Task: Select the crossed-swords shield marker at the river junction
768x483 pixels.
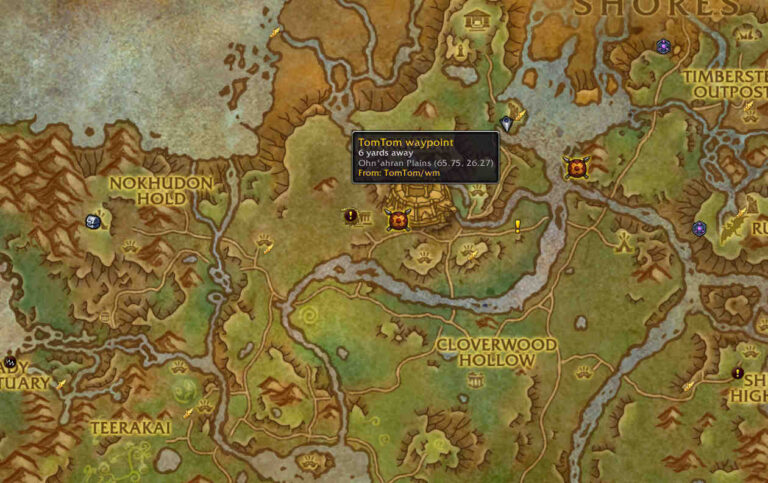Action: (576, 167)
